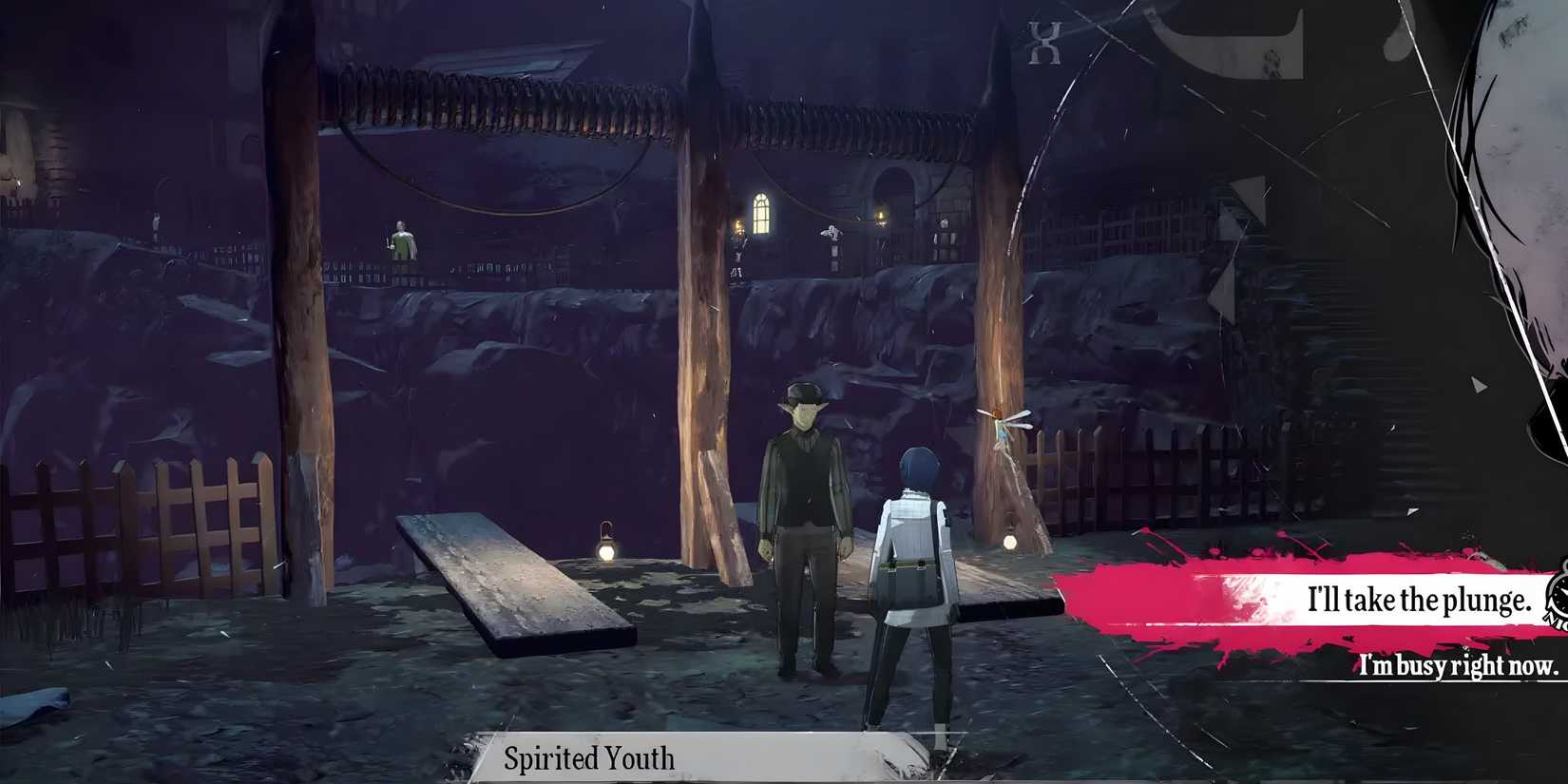Image resolution: width=1568 pixels, height=784 pixels.
Task: Click the X rune symbol near the top
Action: (1043, 40)
